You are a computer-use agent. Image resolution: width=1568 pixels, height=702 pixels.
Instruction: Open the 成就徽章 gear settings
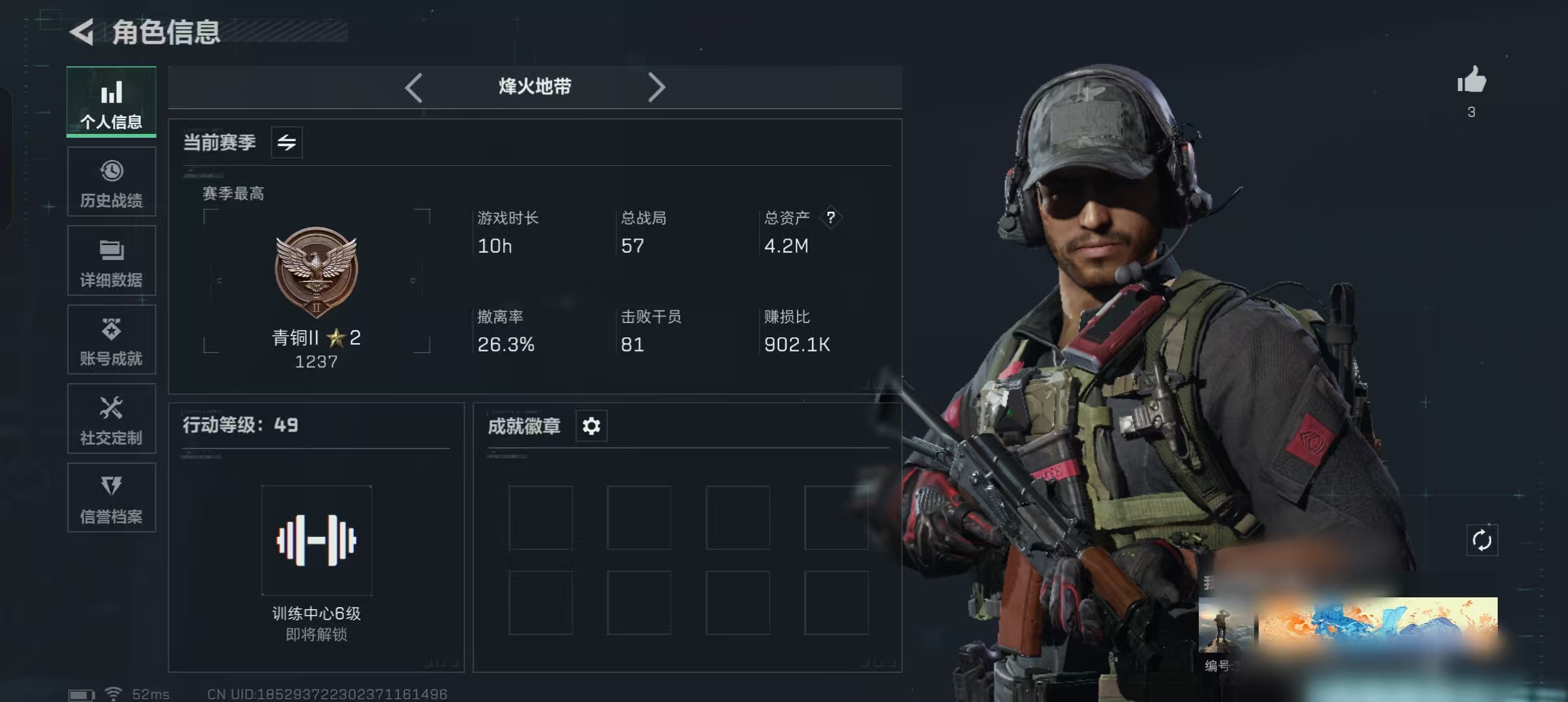pyautogui.click(x=591, y=426)
